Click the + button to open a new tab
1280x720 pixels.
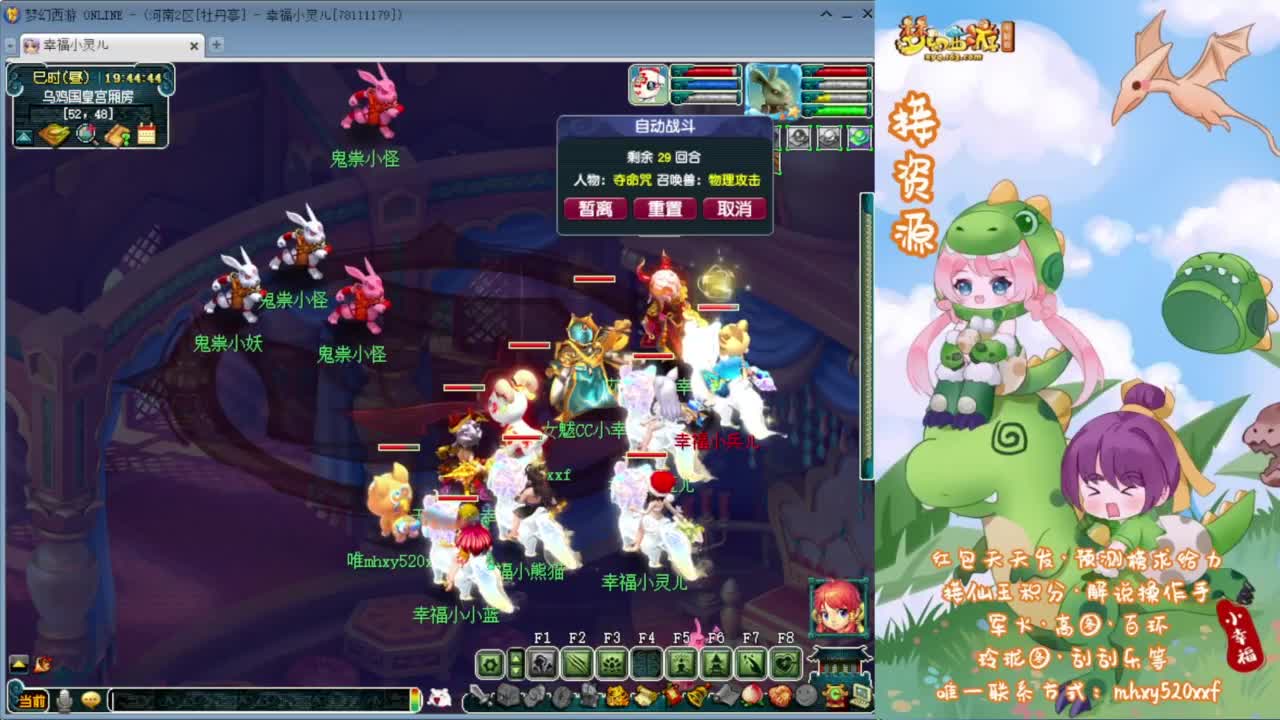pyautogui.click(x=215, y=46)
